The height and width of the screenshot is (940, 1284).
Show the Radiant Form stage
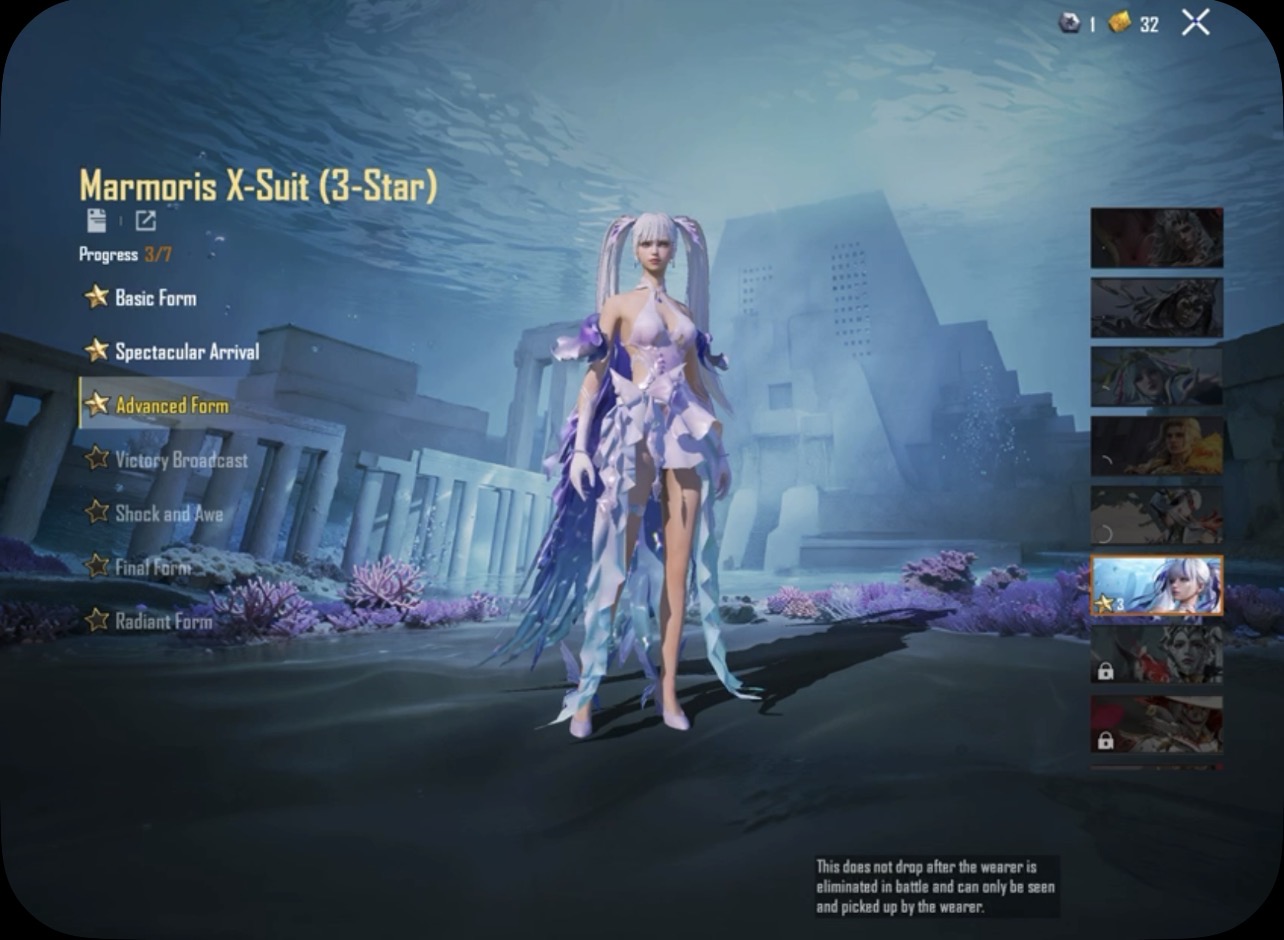(163, 621)
